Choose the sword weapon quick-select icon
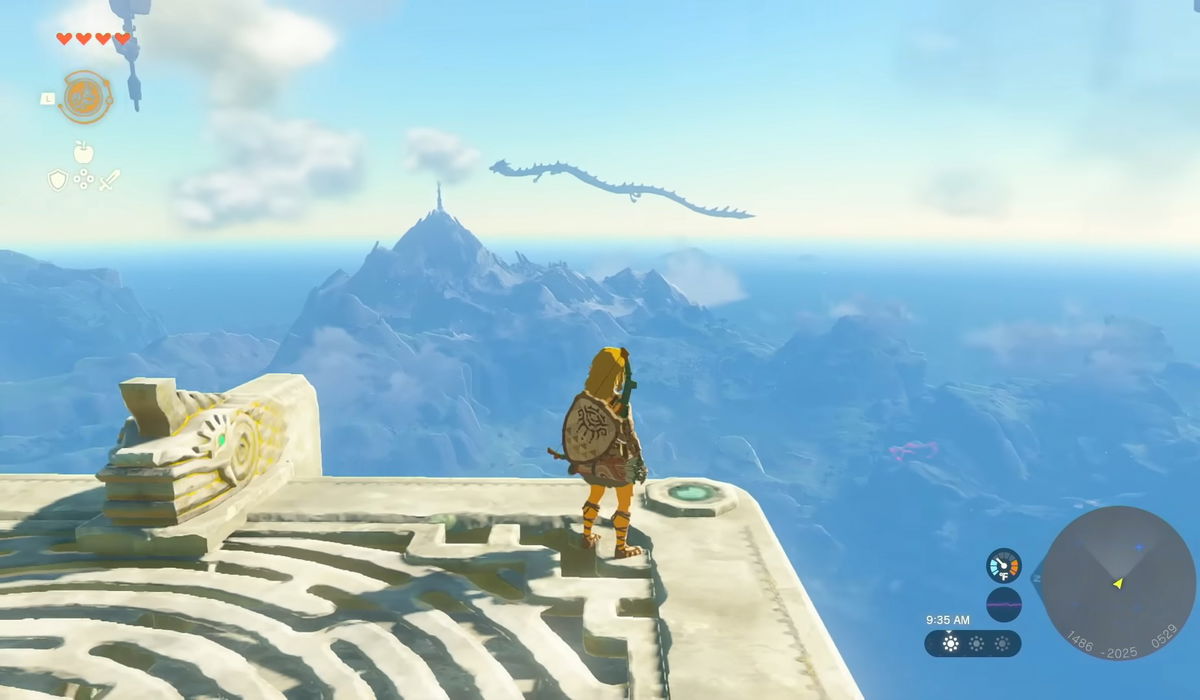Viewport: 1200px width, 700px height. pos(110,180)
